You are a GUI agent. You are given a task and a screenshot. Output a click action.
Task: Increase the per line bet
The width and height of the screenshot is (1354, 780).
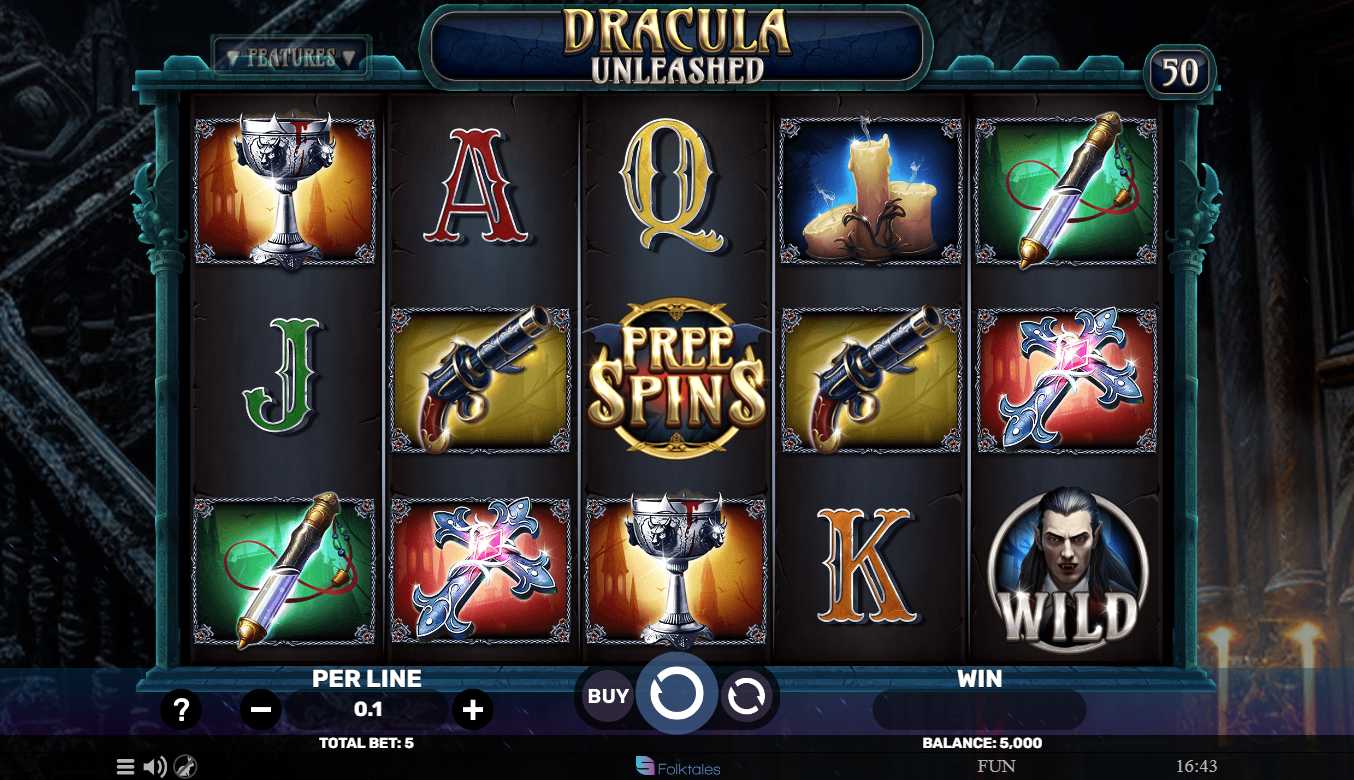(x=472, y=710)
